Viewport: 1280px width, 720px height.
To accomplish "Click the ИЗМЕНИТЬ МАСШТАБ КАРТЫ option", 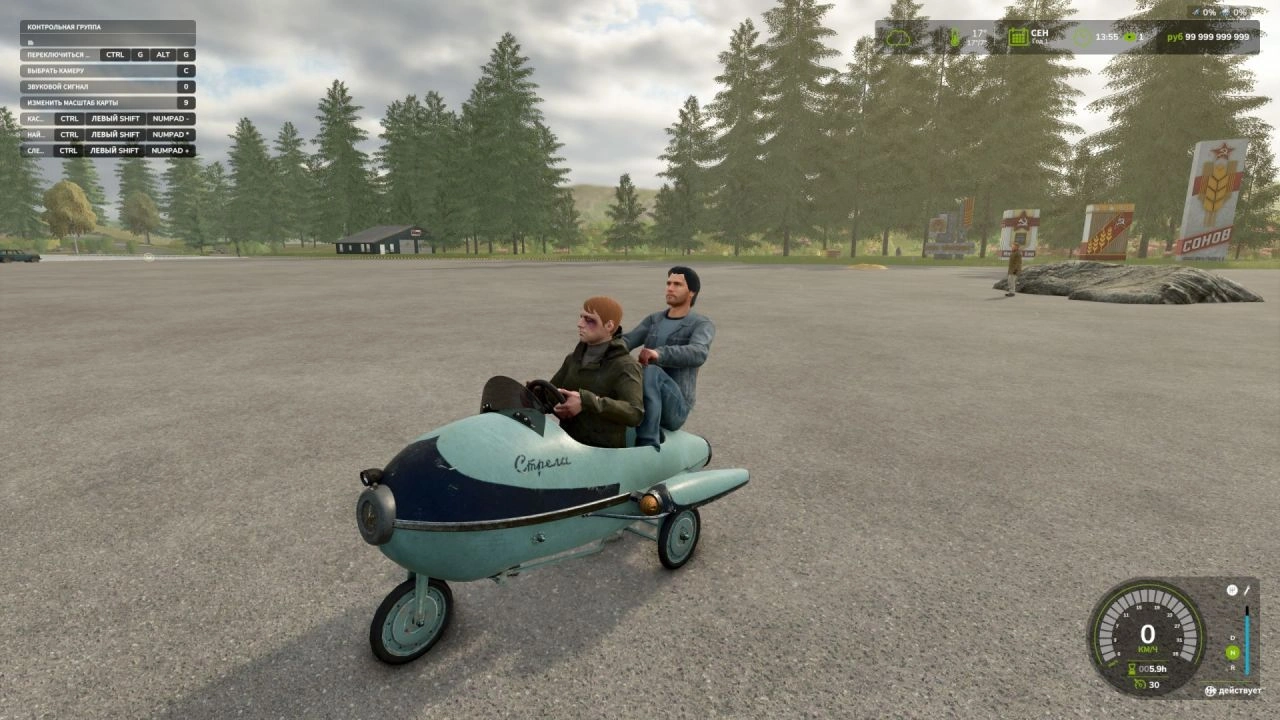I will (x=73, y=102).
